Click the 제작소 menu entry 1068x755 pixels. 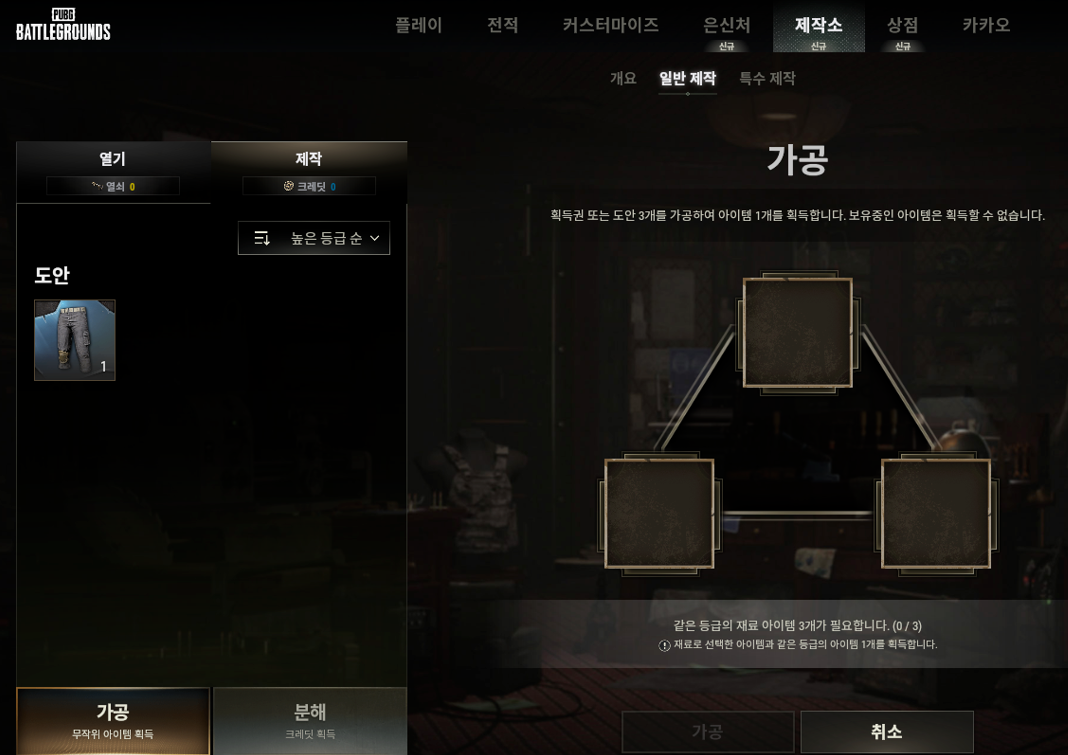(x=818, y=25)
